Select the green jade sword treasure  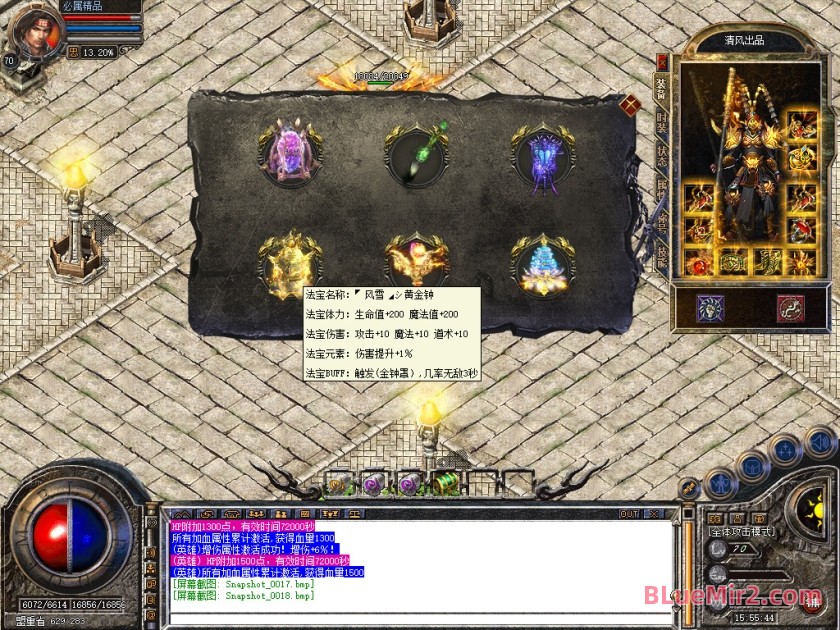(416, 154)
